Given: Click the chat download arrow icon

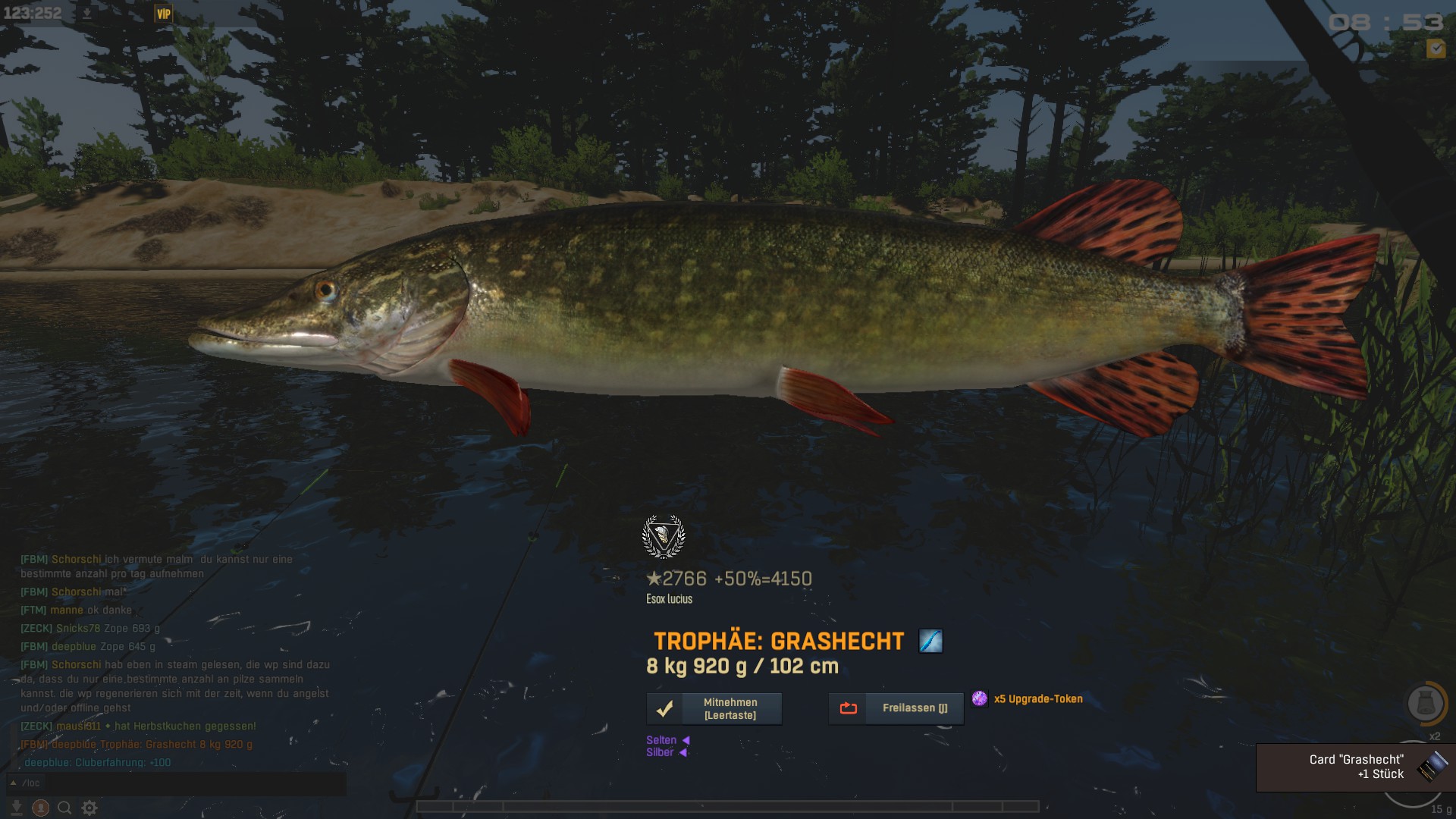Looking at the screenshot, I should 17,808.
